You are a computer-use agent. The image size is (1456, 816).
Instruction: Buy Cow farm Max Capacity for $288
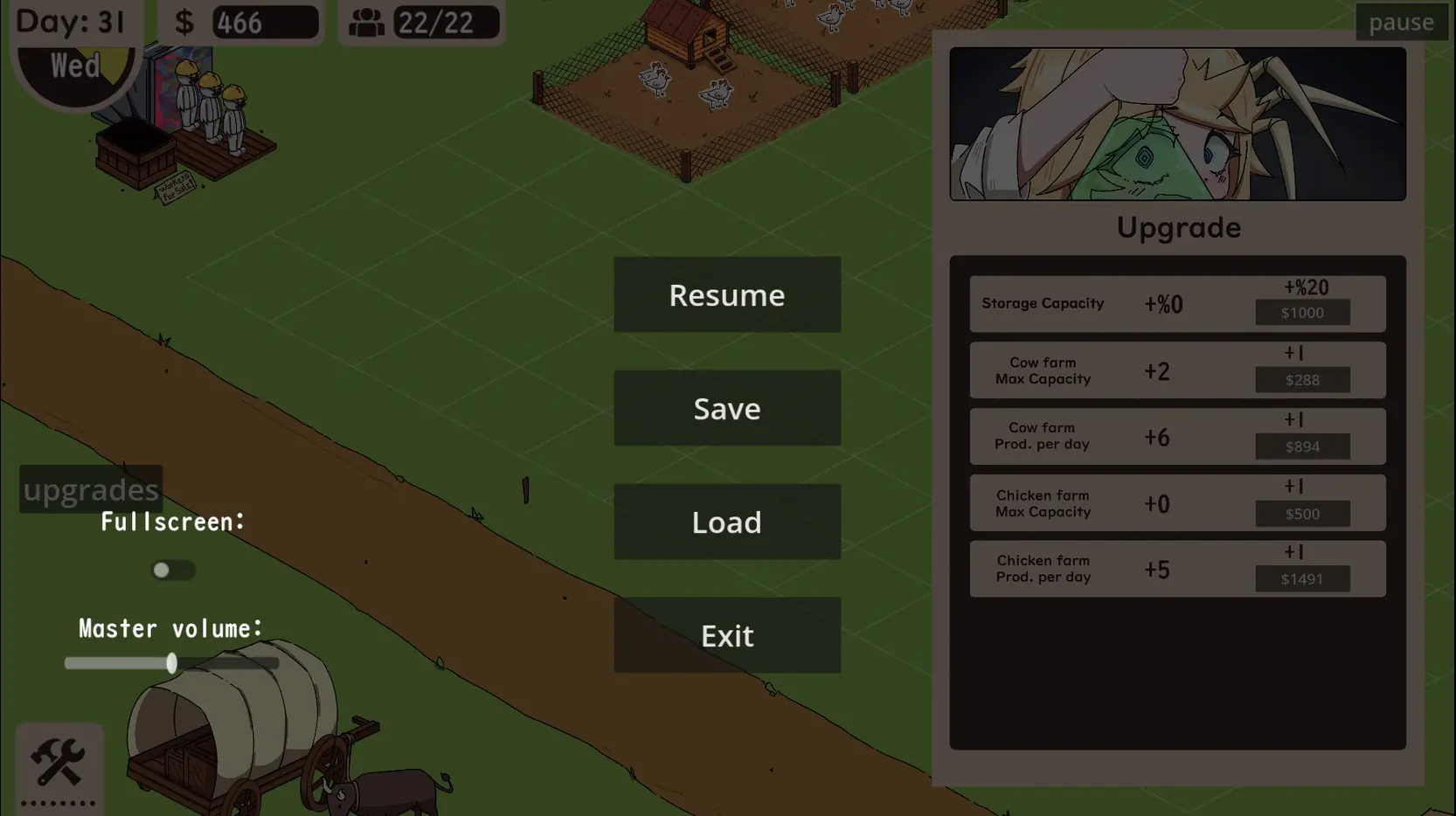click(x=1302, y=380)
